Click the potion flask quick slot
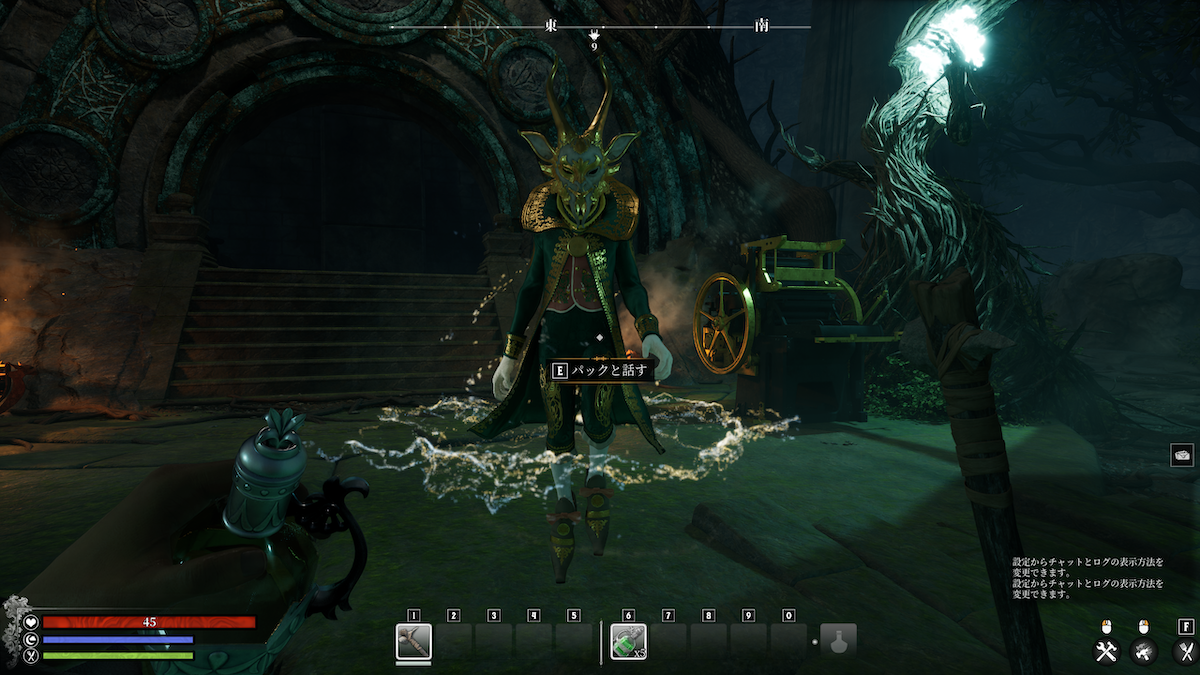Viewport: 1200px width, 675px height. click(838, 641)
